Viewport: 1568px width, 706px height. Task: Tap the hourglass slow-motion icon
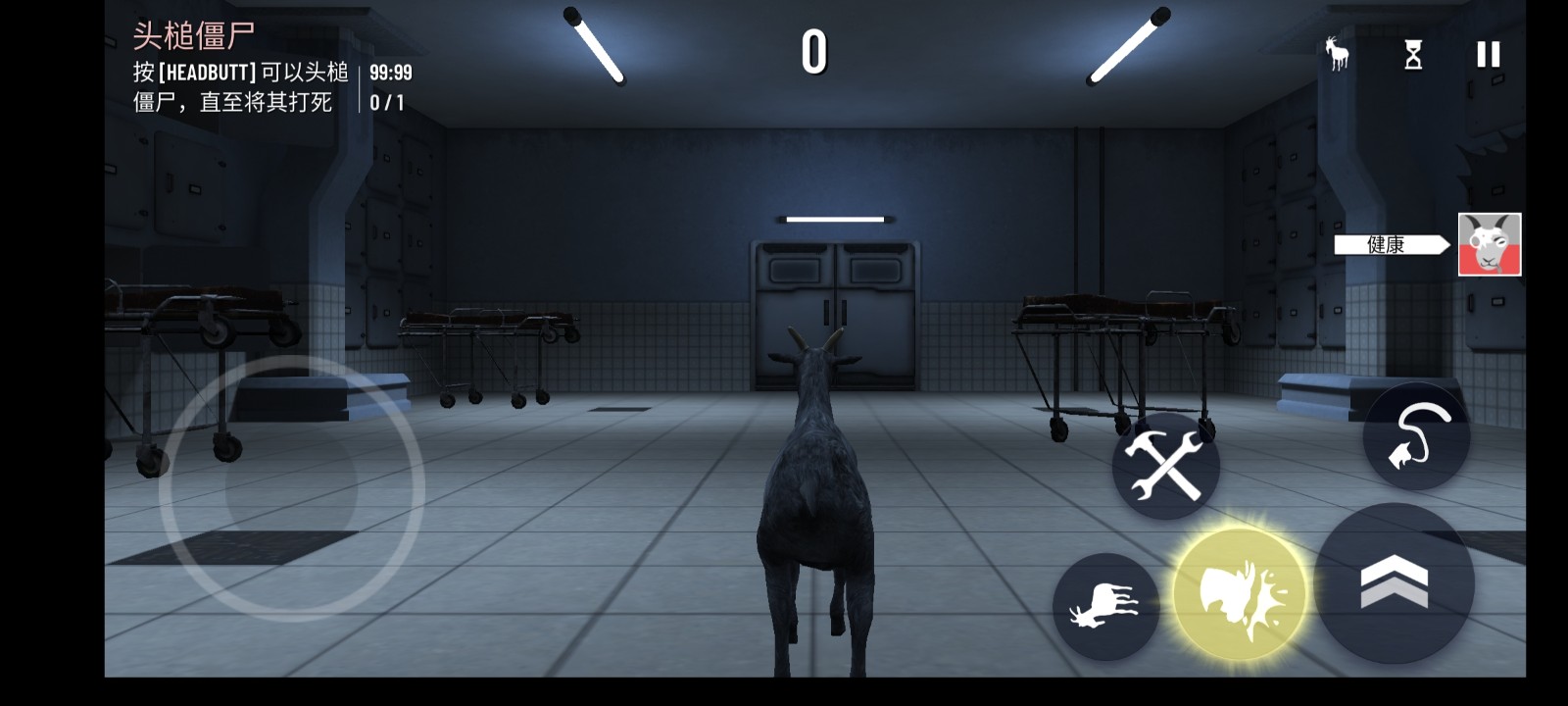point(1413,55)
